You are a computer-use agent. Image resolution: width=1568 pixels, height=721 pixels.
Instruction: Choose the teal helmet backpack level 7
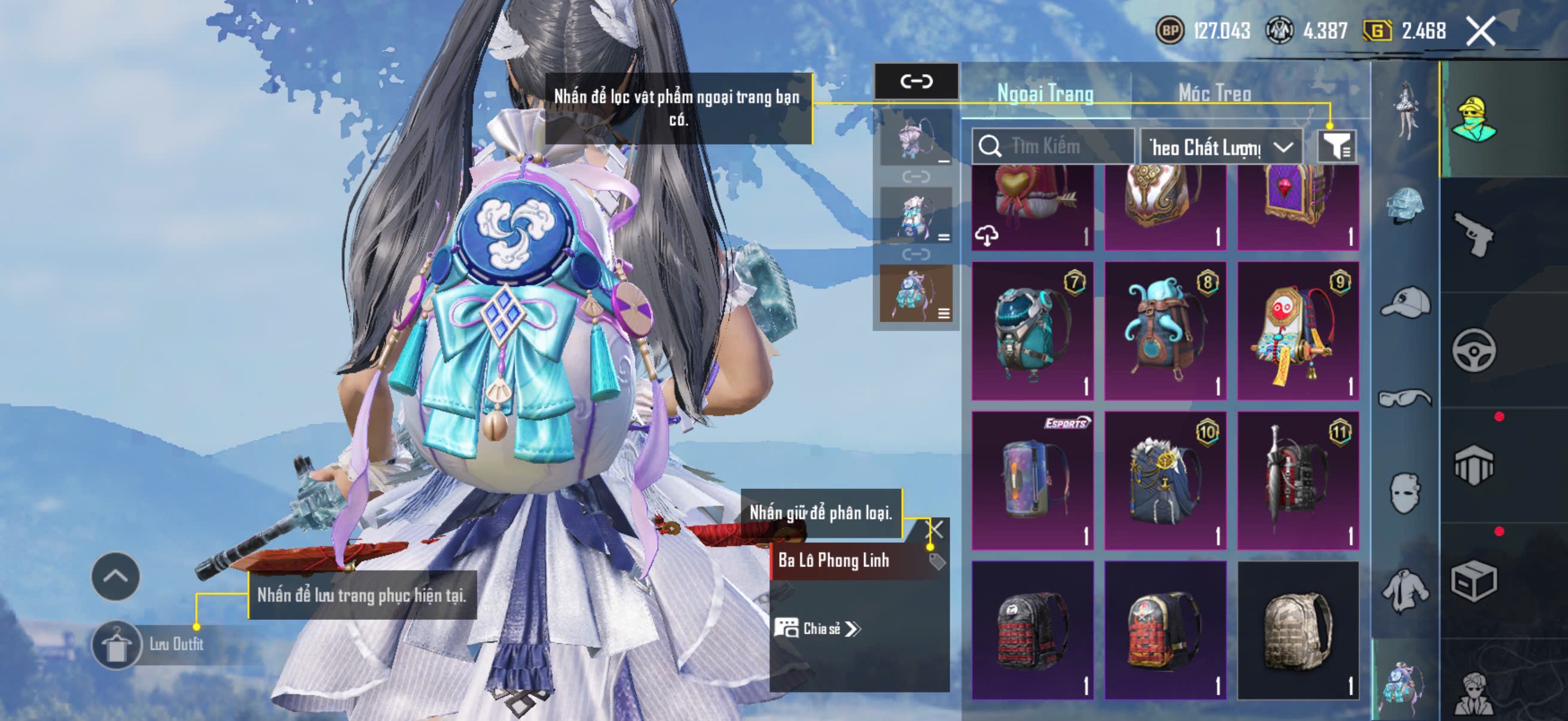point(1032,331)
